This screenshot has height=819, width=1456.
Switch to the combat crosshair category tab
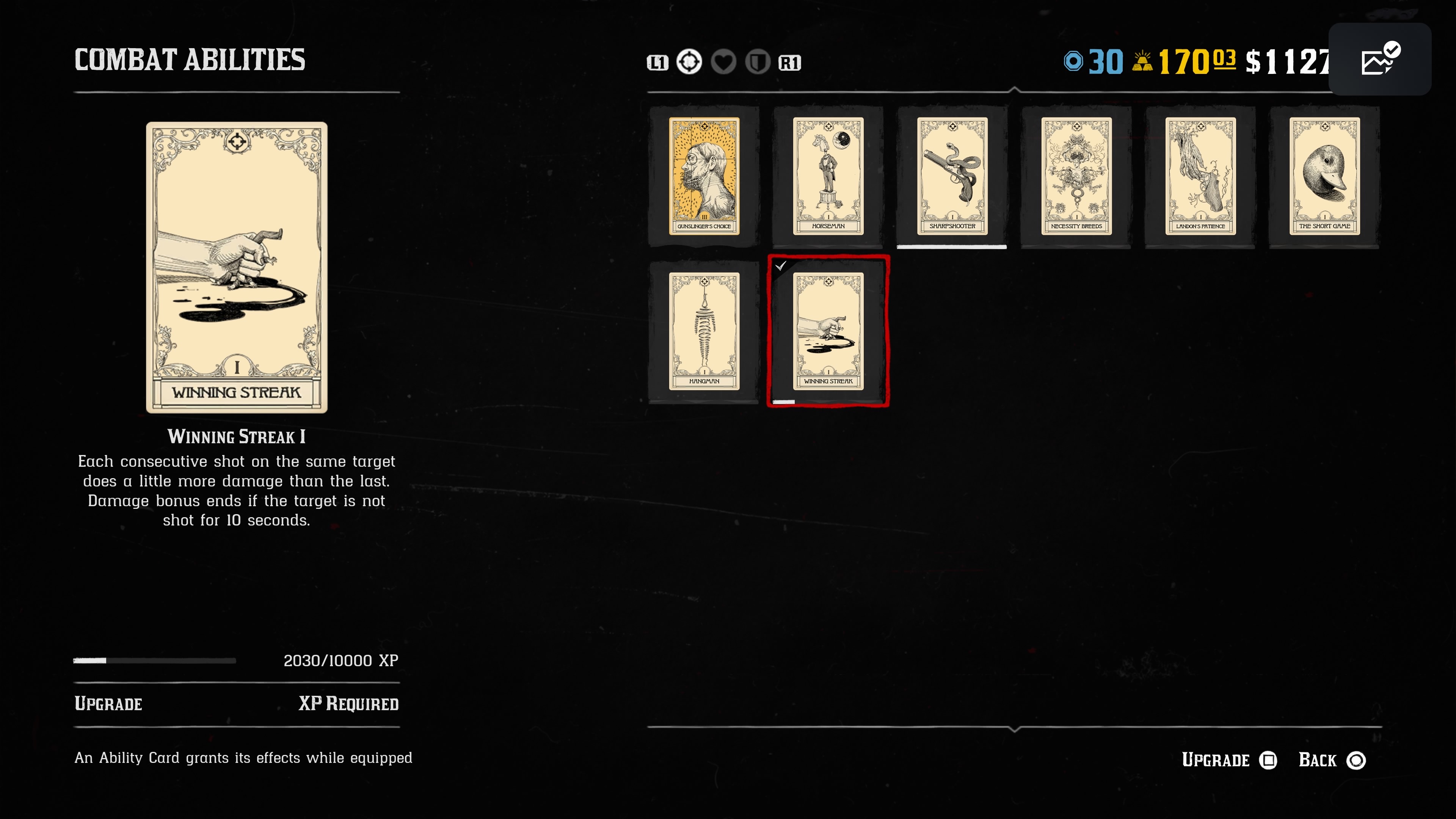coord(689,62)
